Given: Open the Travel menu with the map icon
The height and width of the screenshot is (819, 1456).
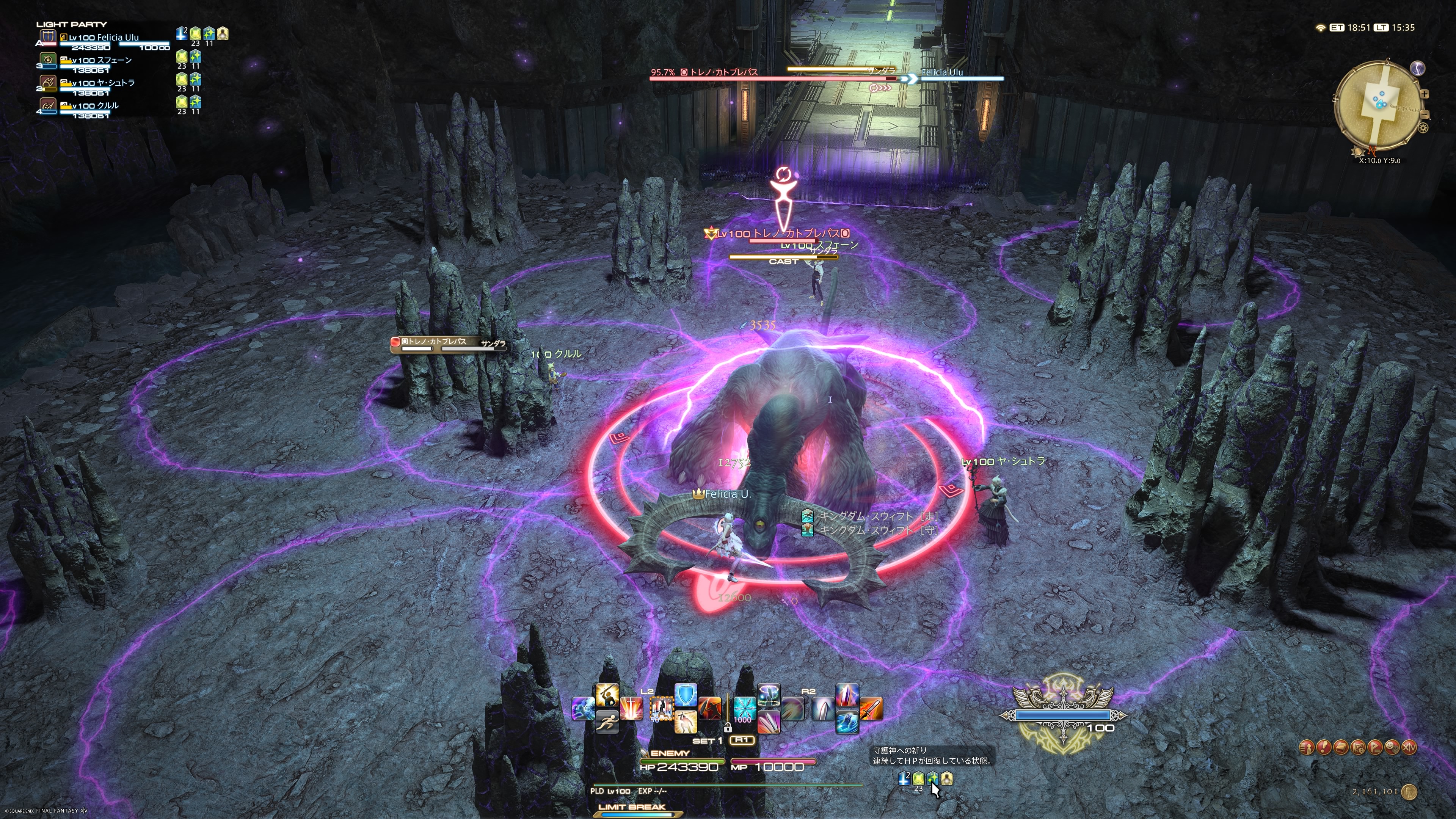Looking at the screenshot, I should click(1358, 748).
